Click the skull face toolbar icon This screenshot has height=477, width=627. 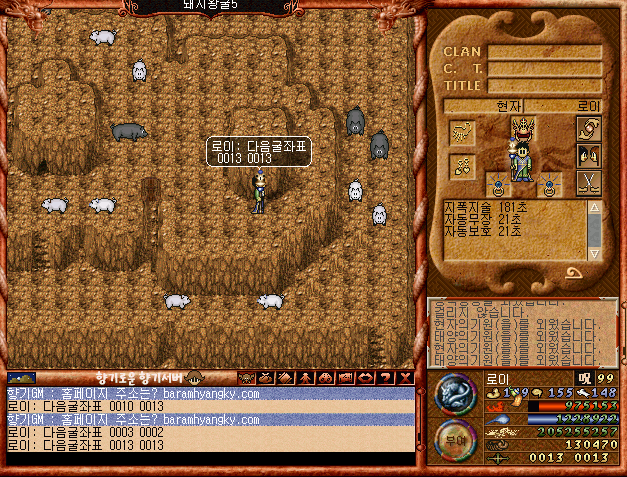click(x=245, y=378)
